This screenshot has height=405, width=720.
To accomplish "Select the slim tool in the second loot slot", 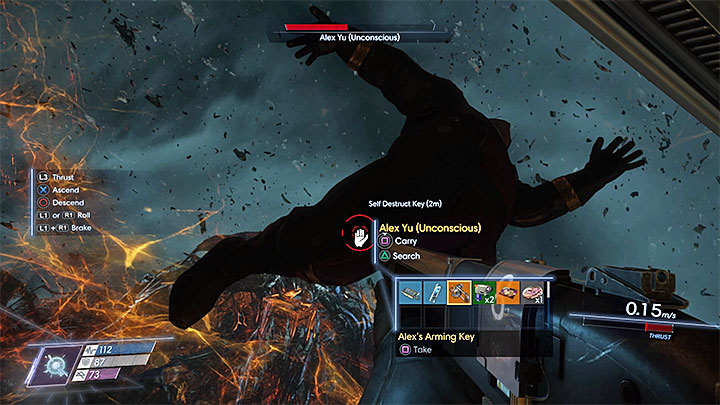I will click(436, 292).
